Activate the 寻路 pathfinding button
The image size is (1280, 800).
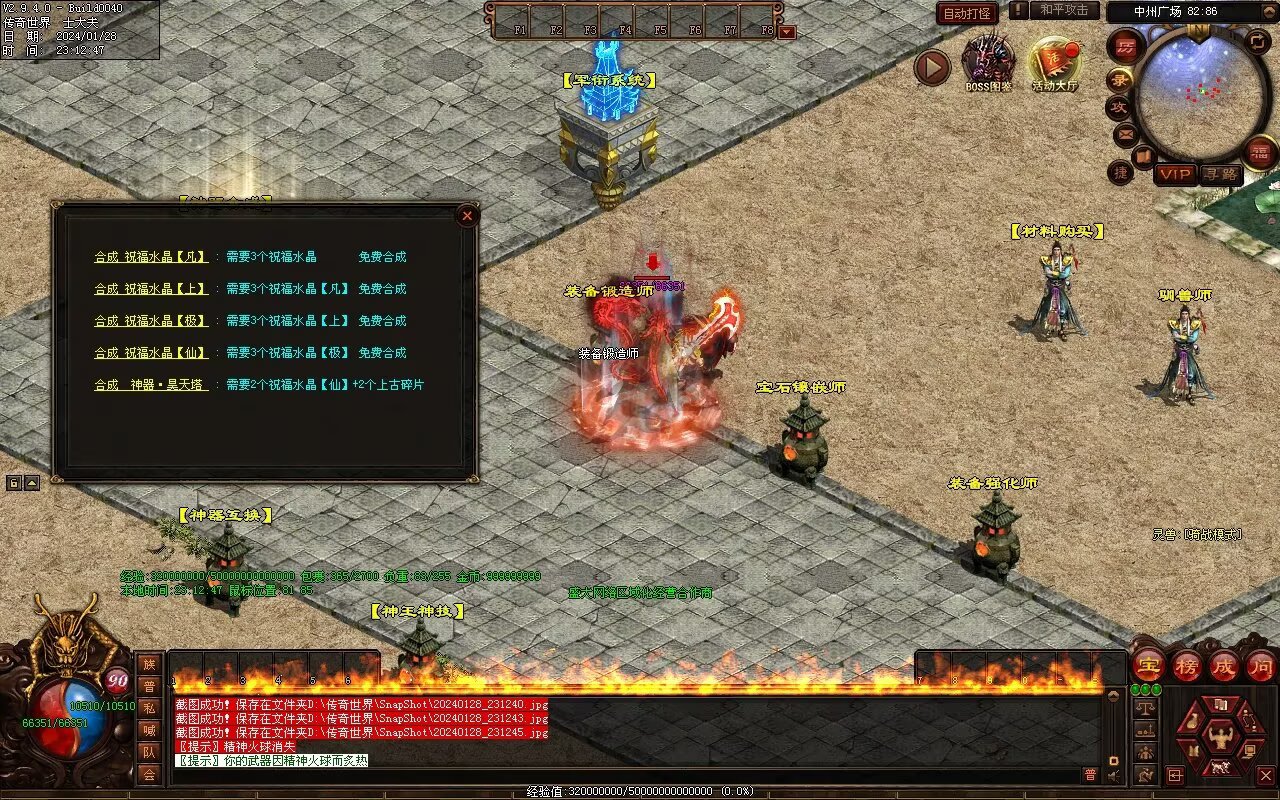click(1219, 174)
